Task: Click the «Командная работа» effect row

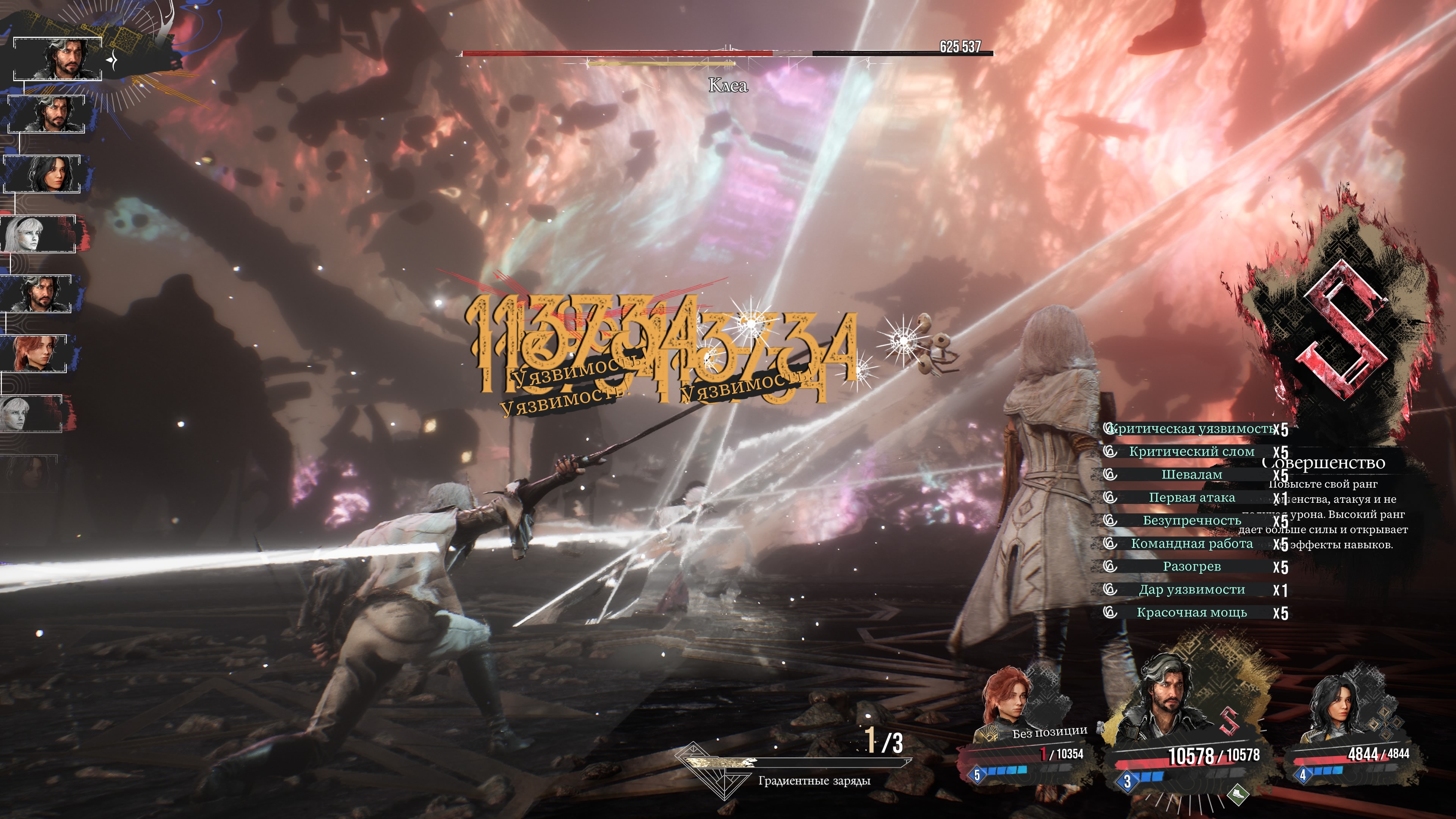Action: (x=1191, y=544)
